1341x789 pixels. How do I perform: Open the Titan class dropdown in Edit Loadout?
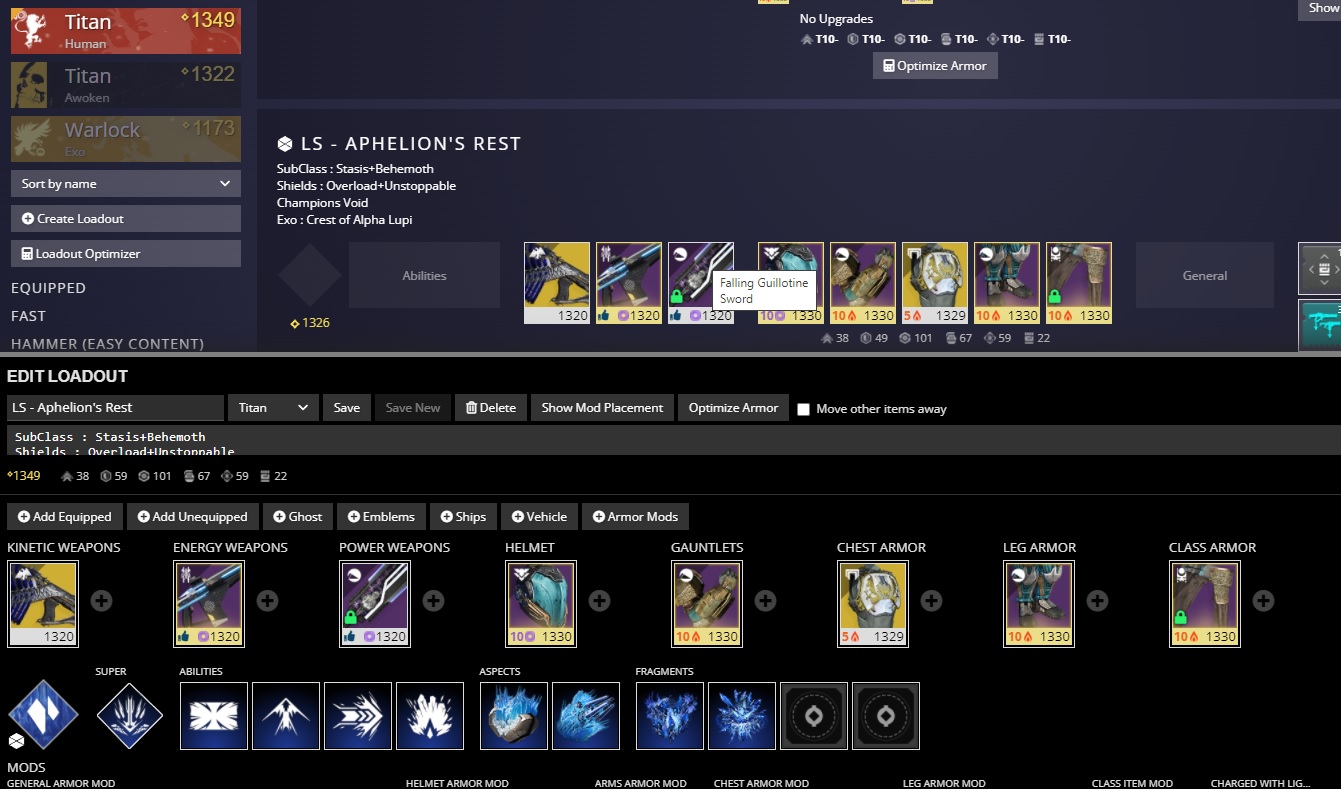coord(272,407)
